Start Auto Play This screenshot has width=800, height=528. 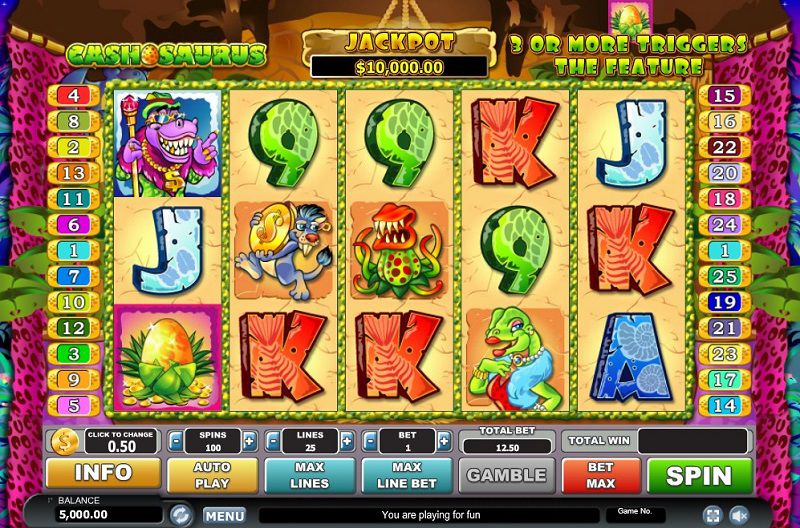[212, 475]
